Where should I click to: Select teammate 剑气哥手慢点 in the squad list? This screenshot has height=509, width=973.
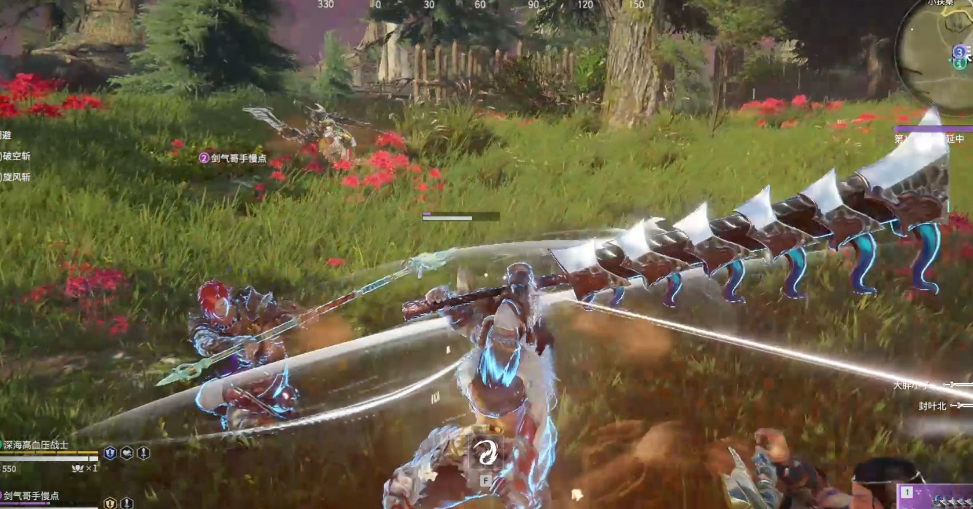[30, 496]
